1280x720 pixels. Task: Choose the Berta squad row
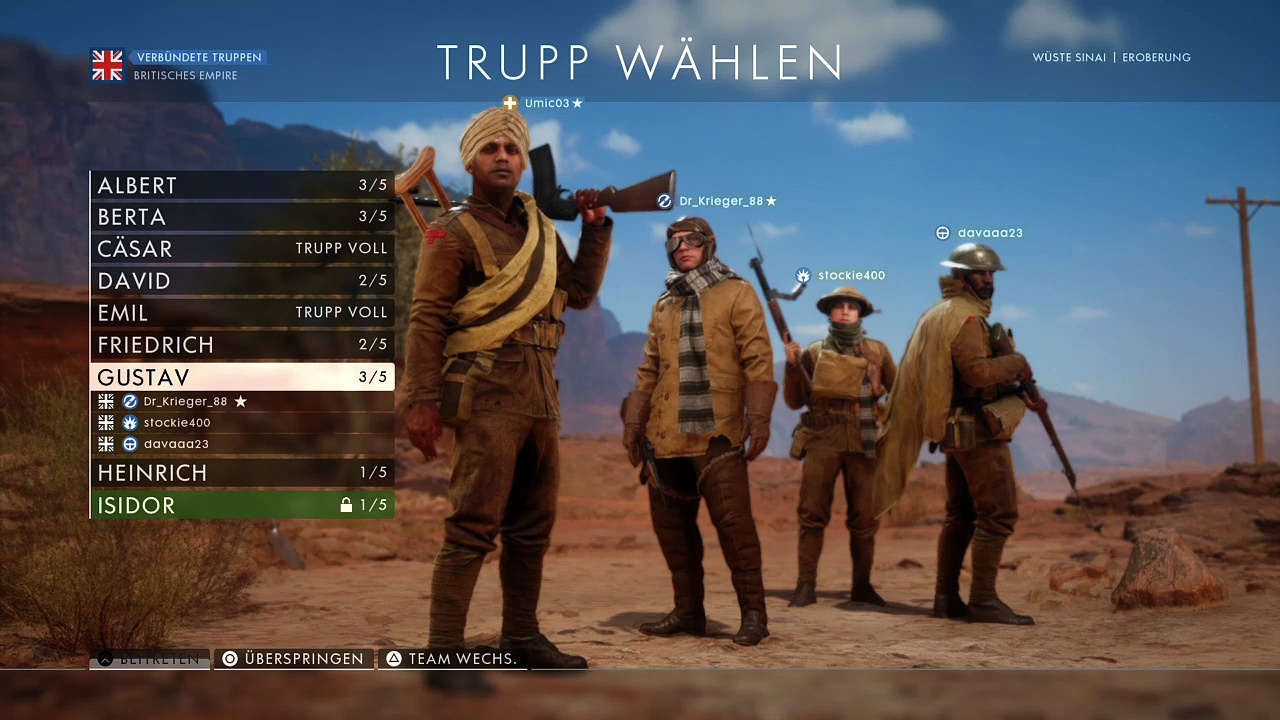coord(242,217)
